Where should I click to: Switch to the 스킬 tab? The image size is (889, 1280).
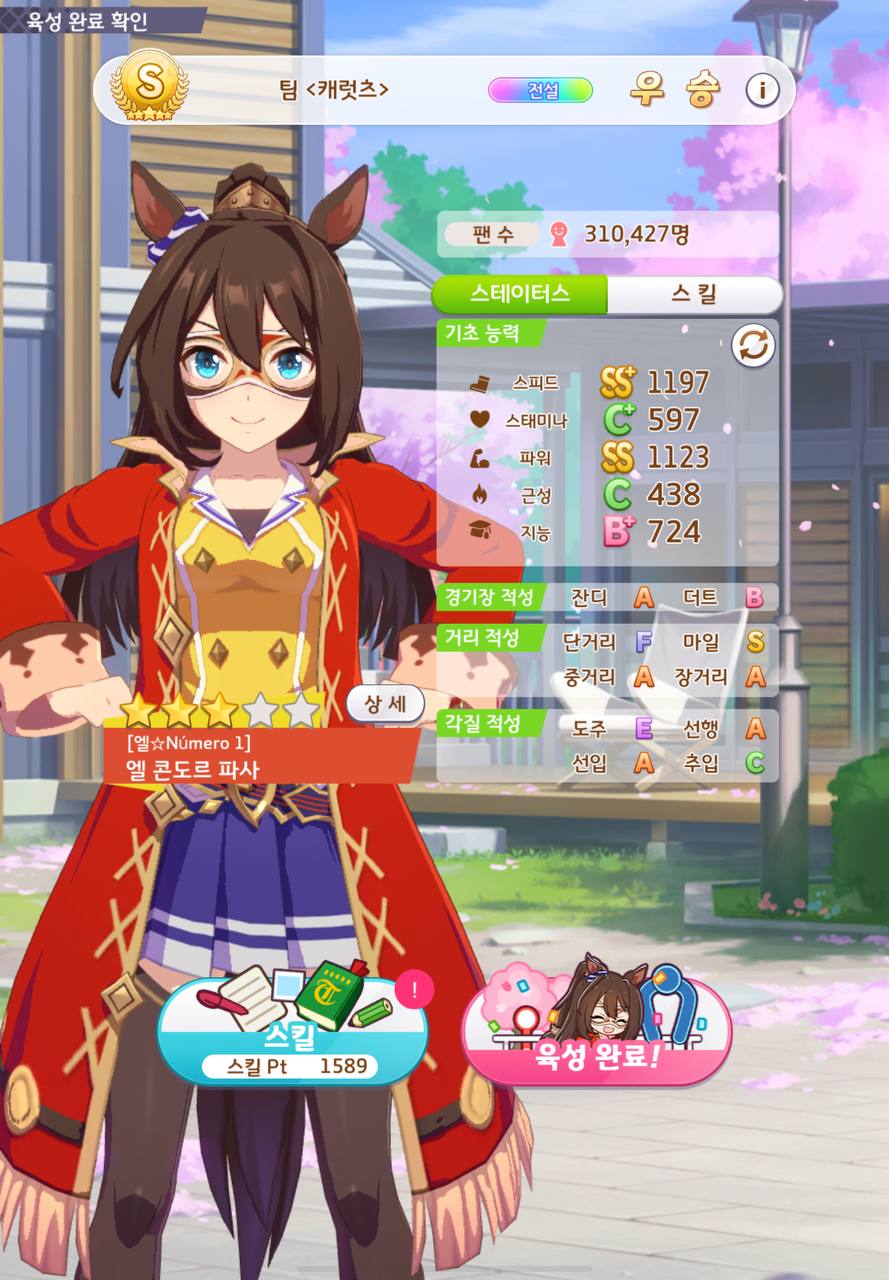pyautogui.click(x=694, y=294)
